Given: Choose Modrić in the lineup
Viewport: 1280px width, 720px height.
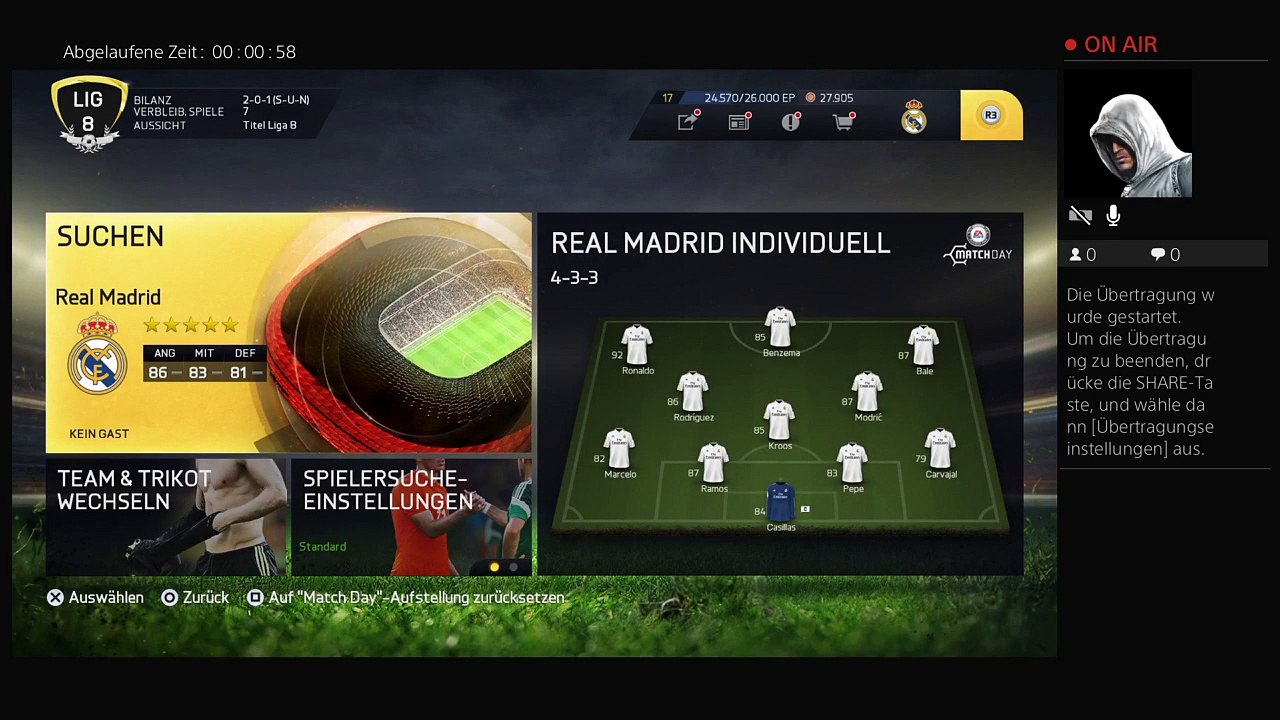Looking at the screenshot, I should pos(867,393).
